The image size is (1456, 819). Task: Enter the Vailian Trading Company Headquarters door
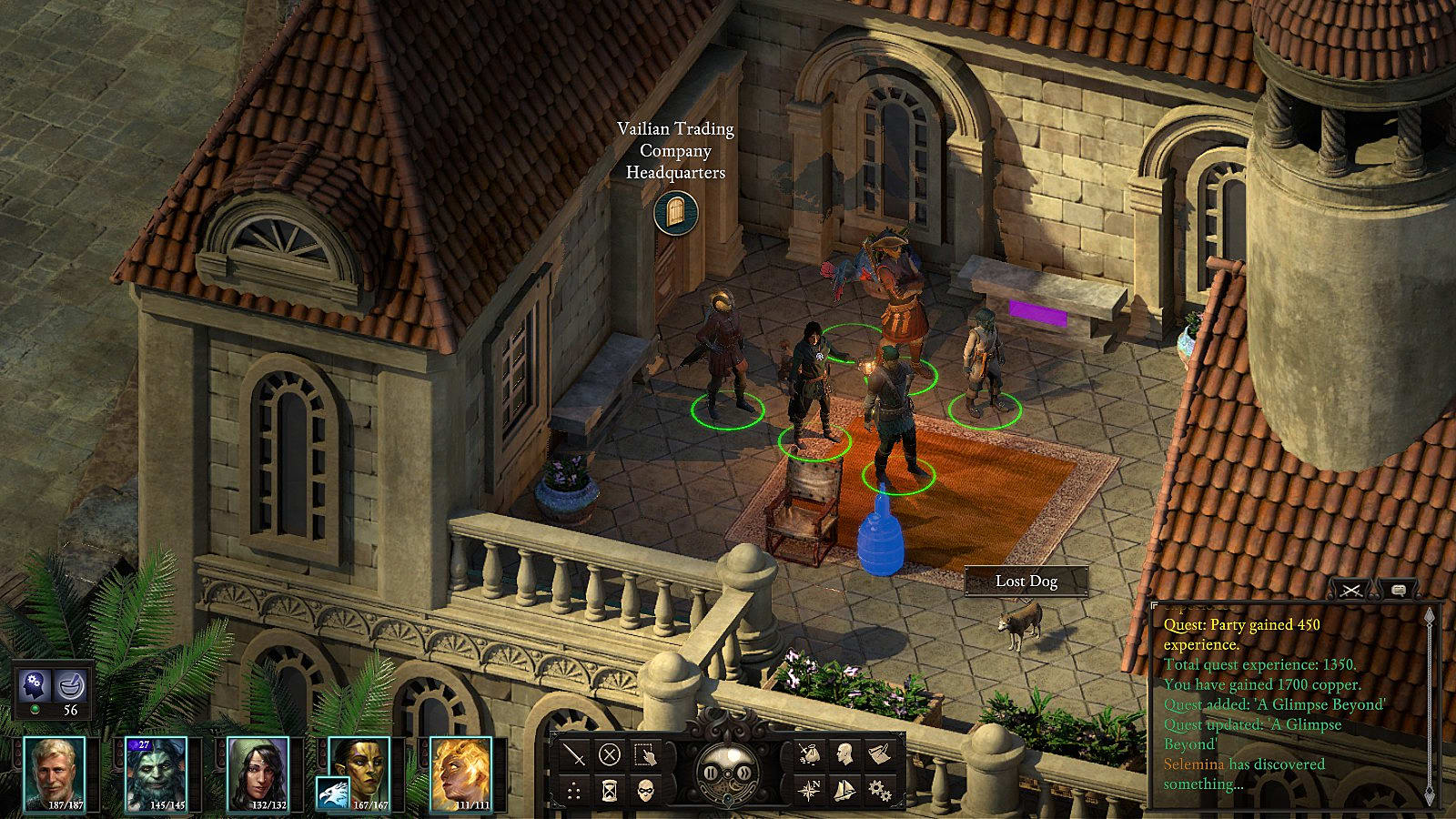click(x=675, y=213)
